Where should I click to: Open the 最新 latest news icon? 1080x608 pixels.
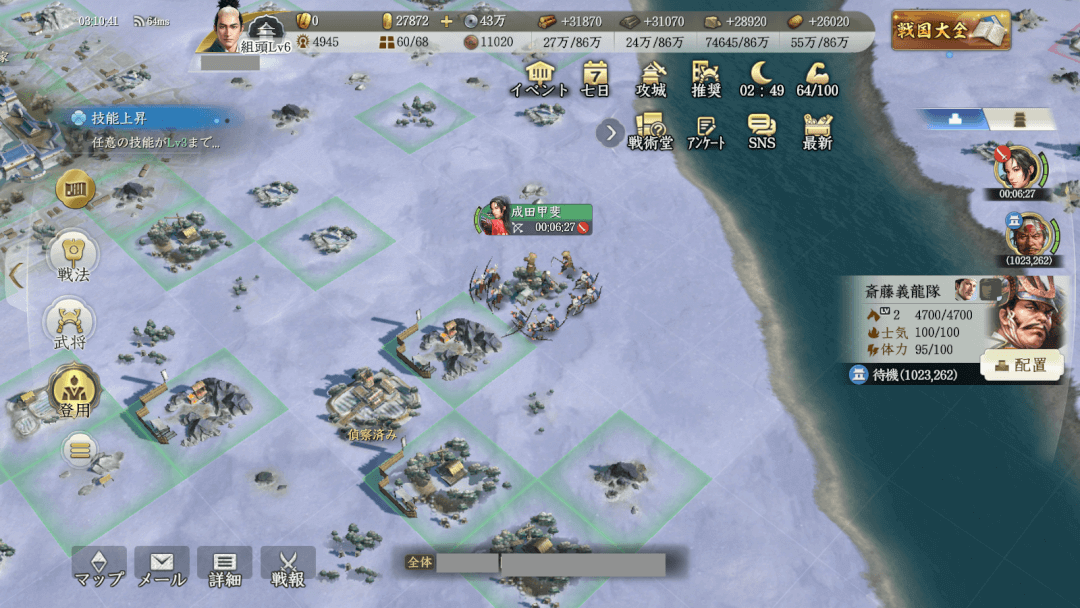[x=817, y=131]
